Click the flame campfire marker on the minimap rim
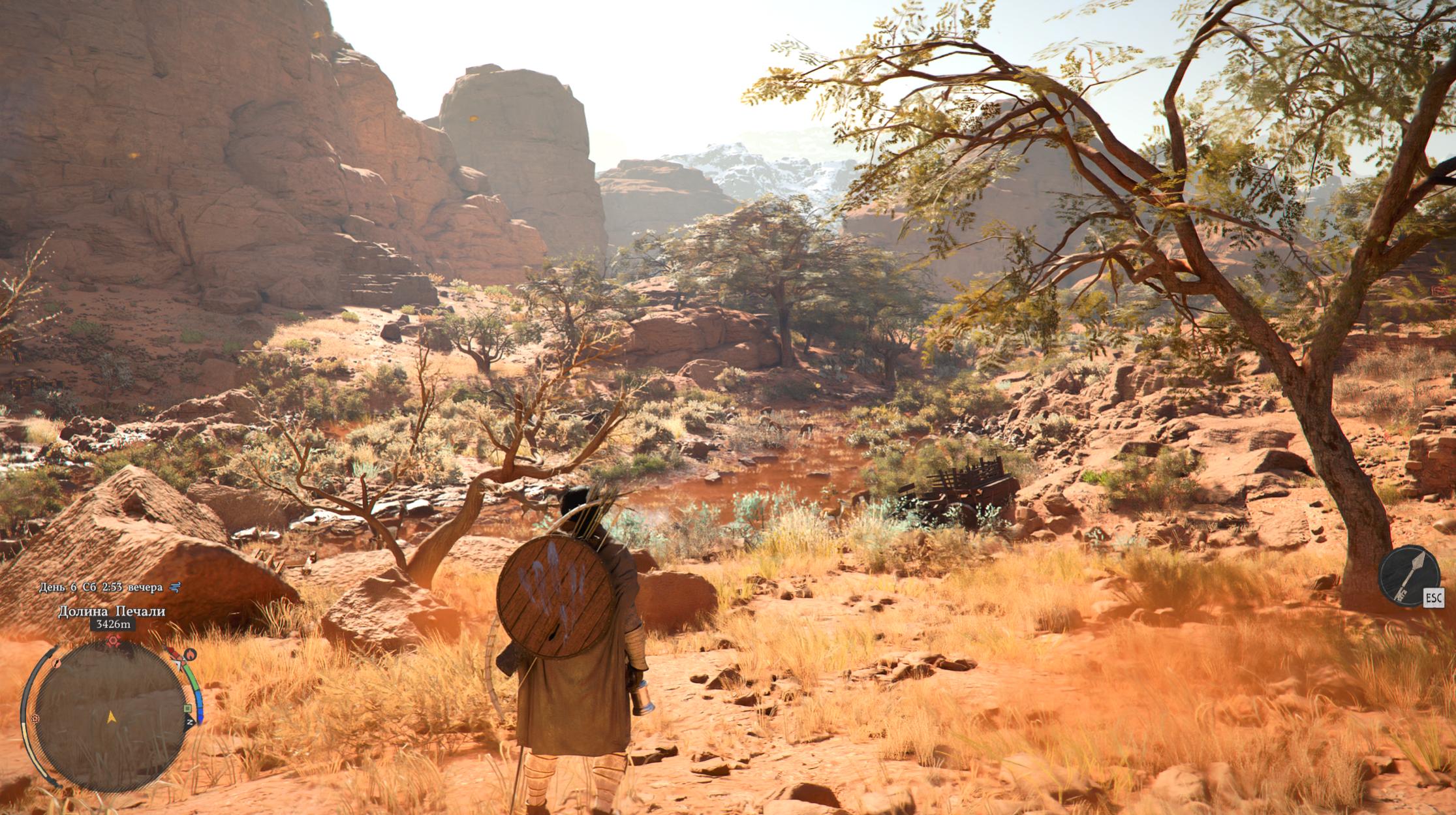Image resolution: width=1456 pixels, height=815 pixels. 190,653
